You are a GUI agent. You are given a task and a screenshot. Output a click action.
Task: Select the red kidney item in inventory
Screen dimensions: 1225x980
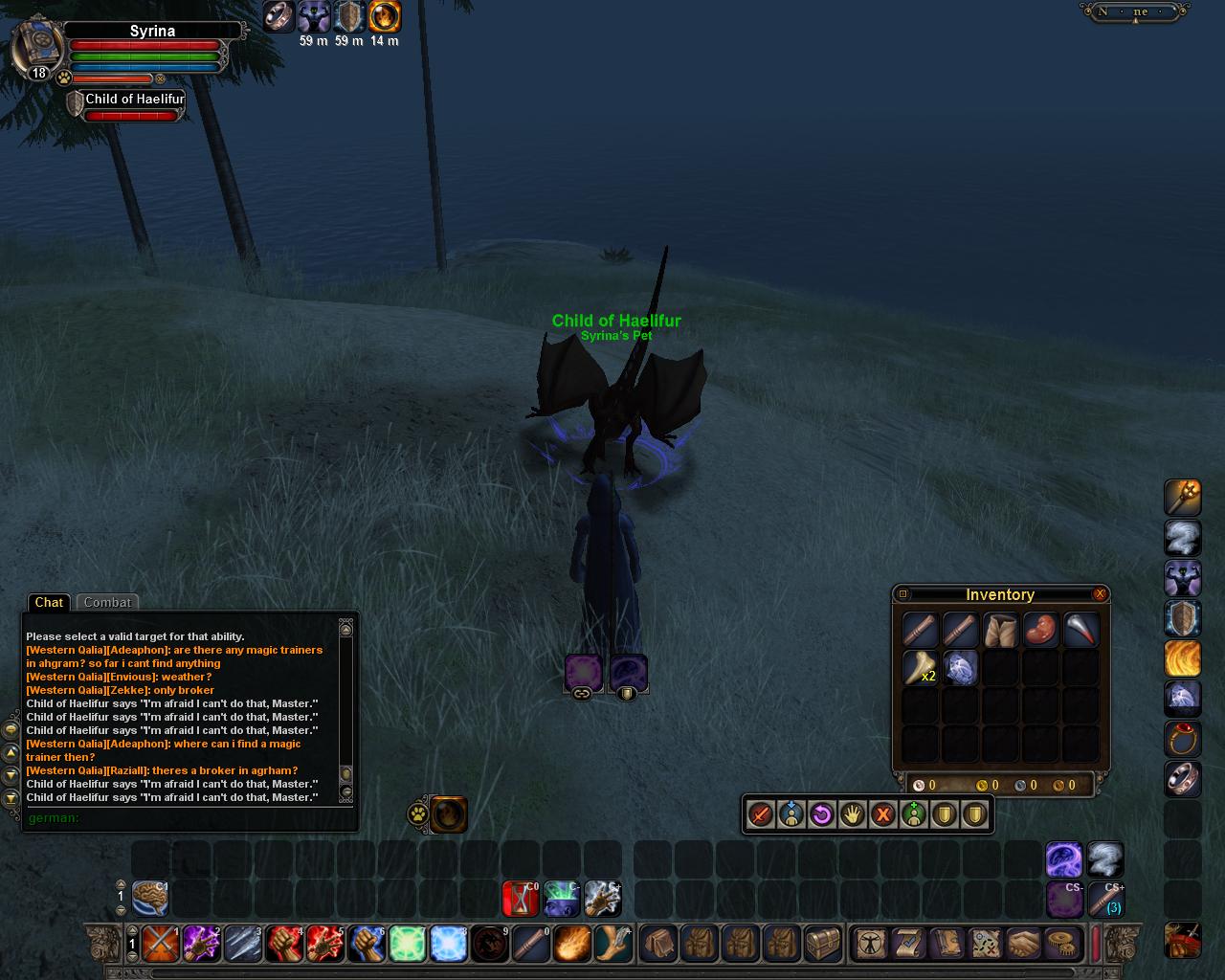coord(1040,629)
